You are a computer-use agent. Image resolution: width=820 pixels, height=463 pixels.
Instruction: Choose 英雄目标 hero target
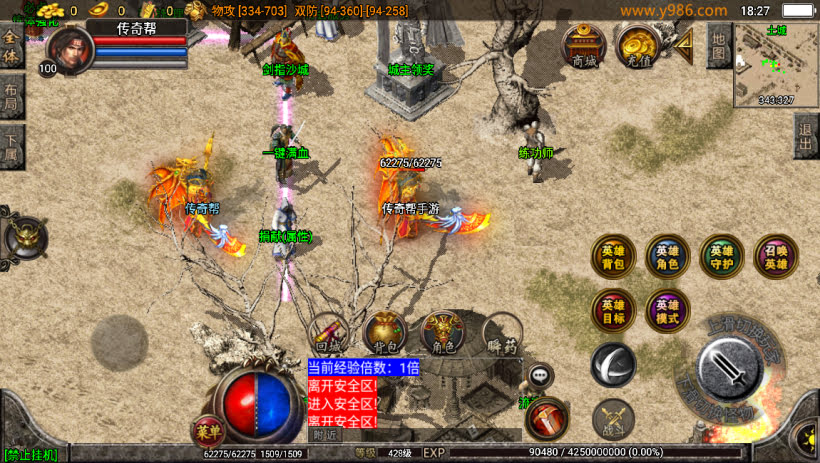click(613, 310)
